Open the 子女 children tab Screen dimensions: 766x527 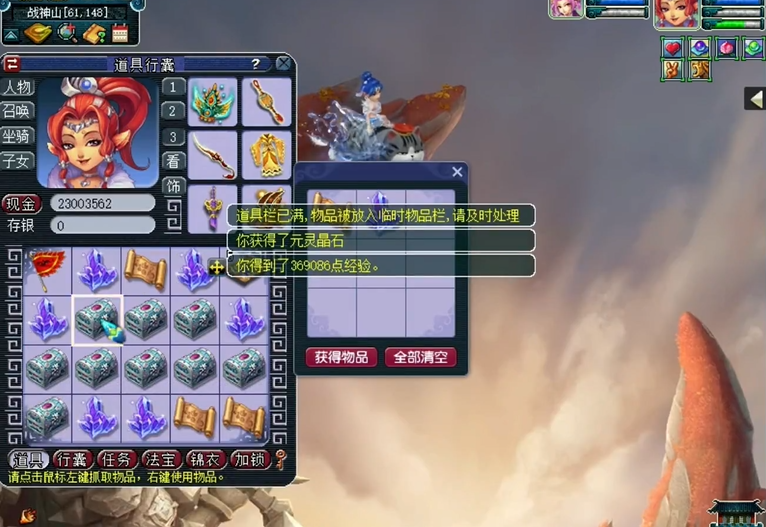[17, 160]
